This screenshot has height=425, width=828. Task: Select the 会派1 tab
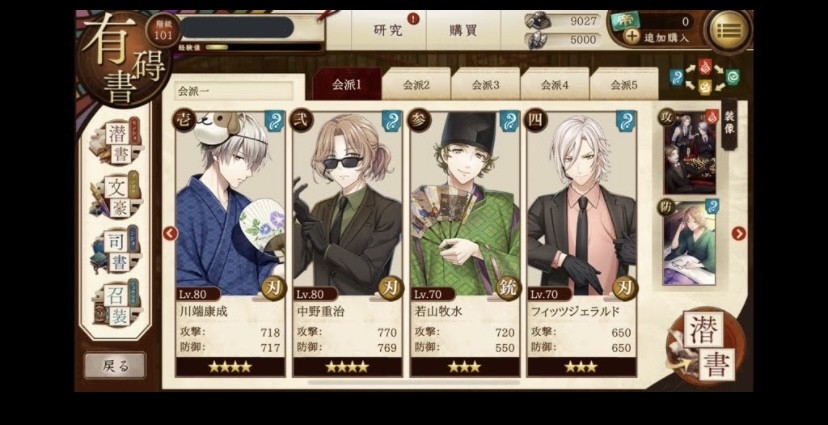pos(346,85)
